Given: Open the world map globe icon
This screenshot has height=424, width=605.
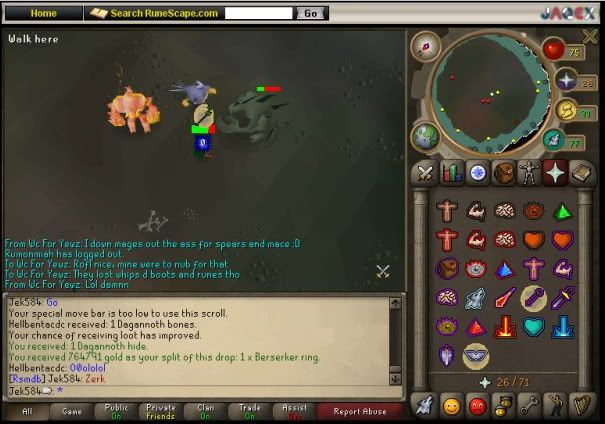Looking at the screenshot, I should pos(425,137).
